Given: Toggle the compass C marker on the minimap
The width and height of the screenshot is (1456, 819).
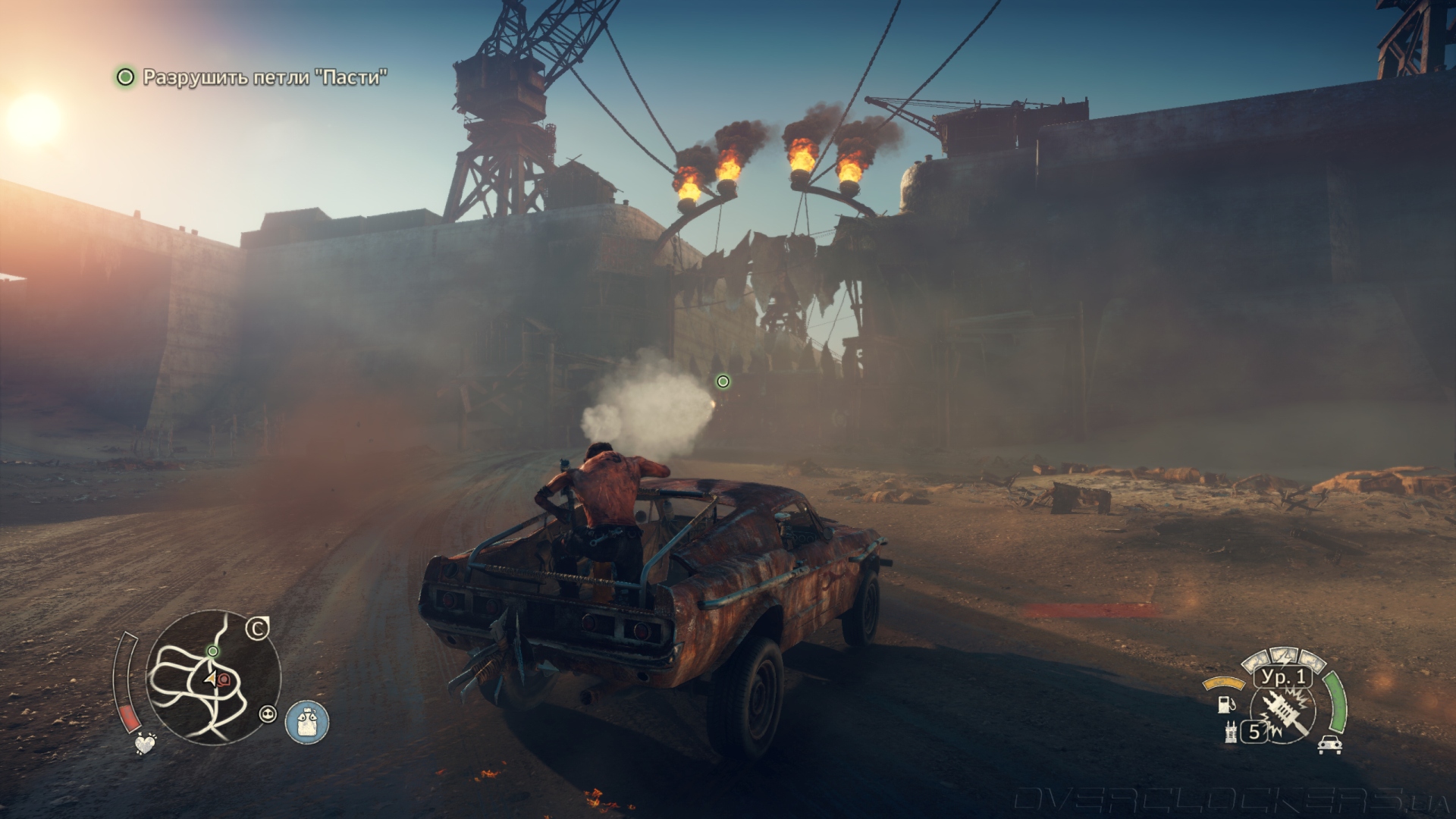Looking at the screenshot, I should (x=257, y=628).
